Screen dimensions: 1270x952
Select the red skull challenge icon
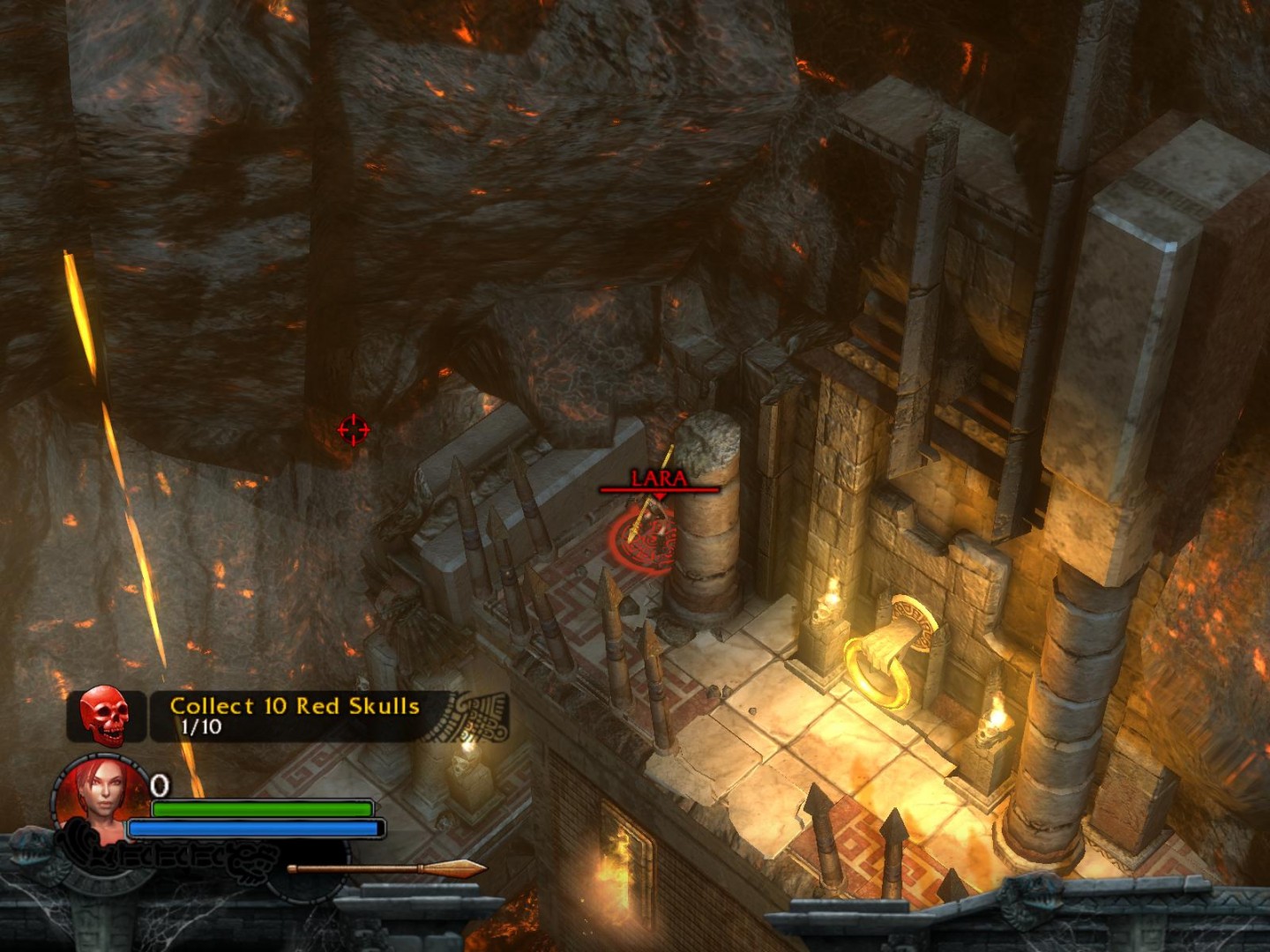click(105, 715)
